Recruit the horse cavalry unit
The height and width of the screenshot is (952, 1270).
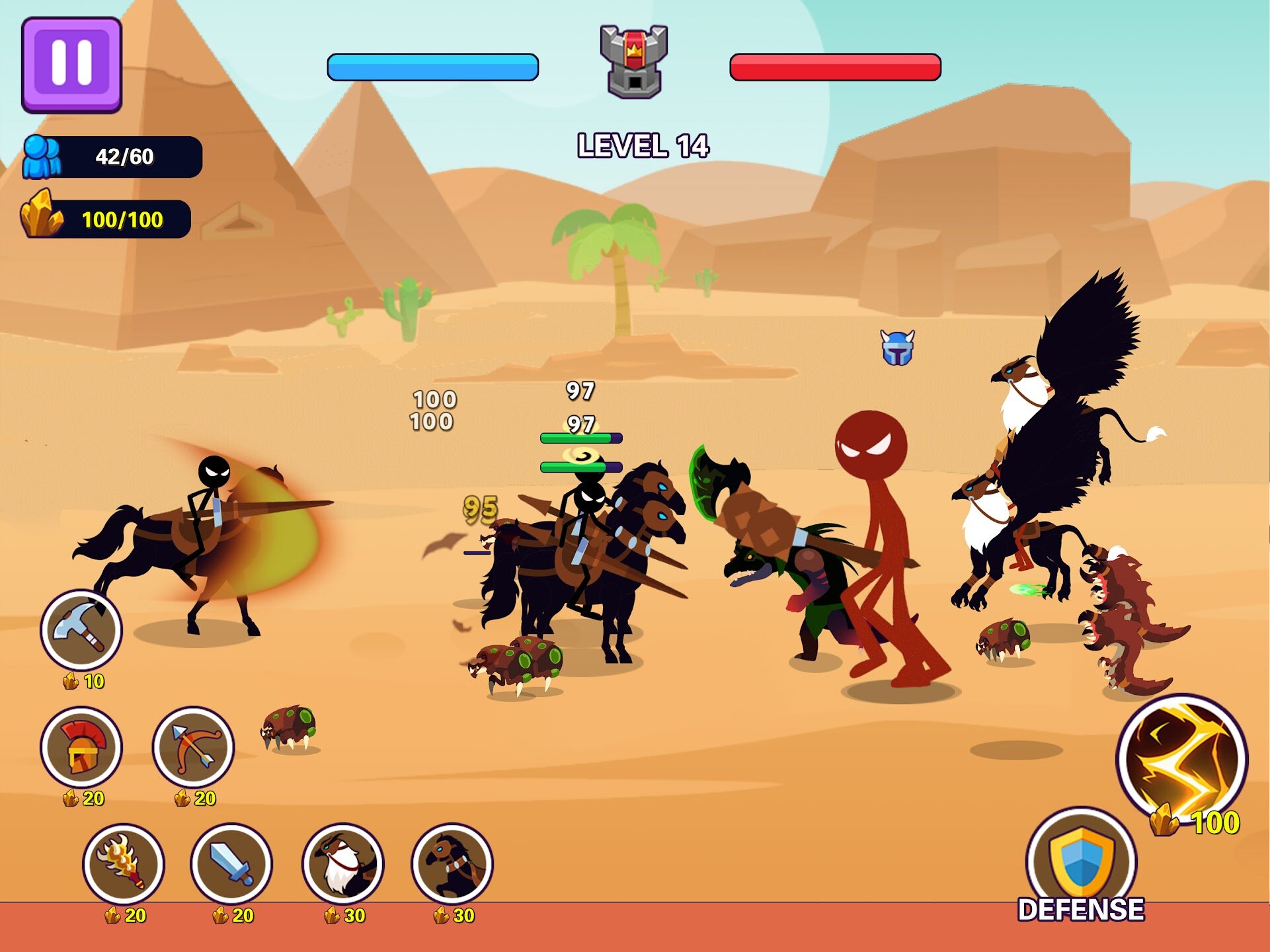(x=452, y=863)
